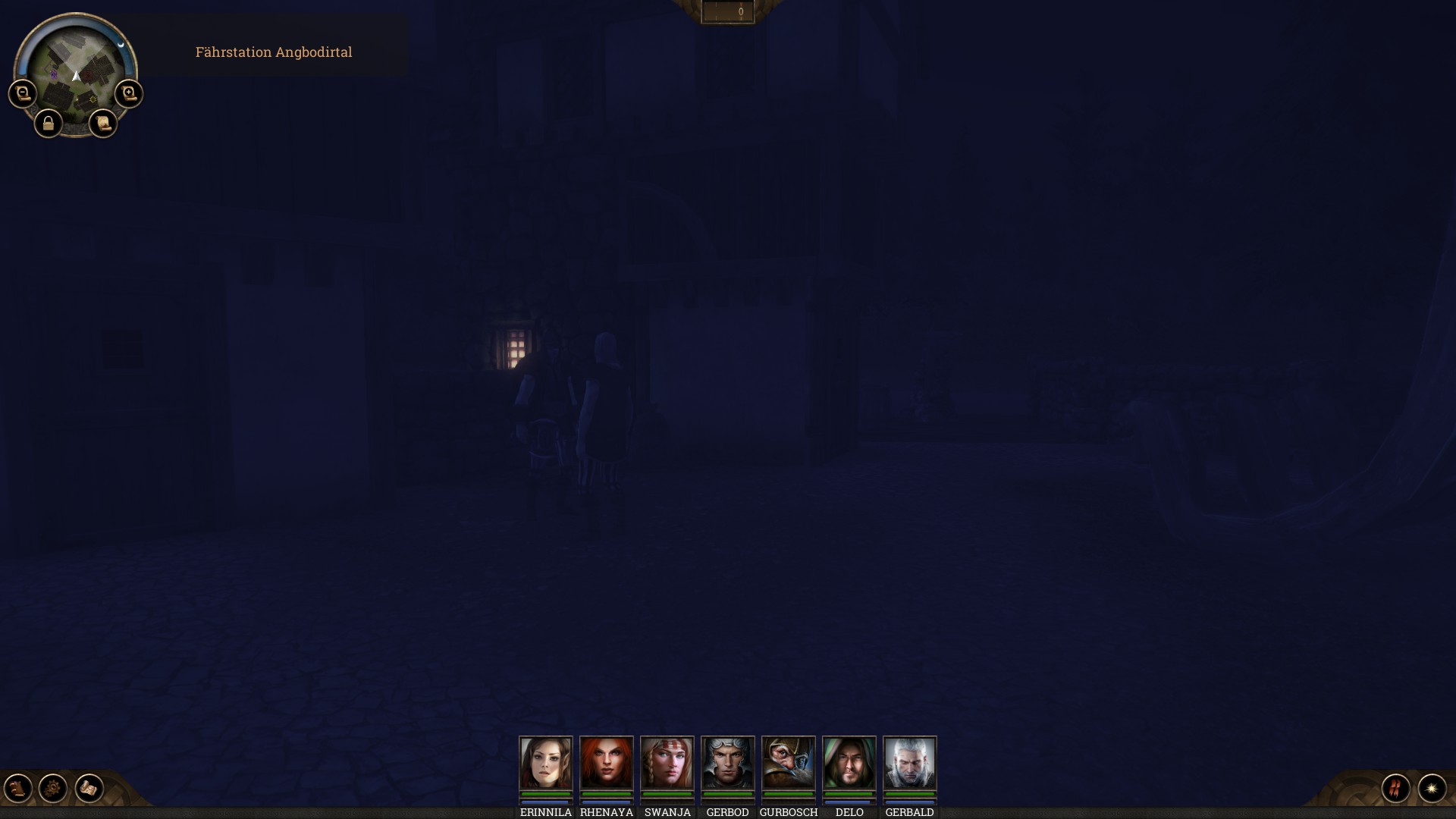Image resolution: width=1456 pixels, height=819 pixels.
Task: Open the journal book icon
Action: 18,789
